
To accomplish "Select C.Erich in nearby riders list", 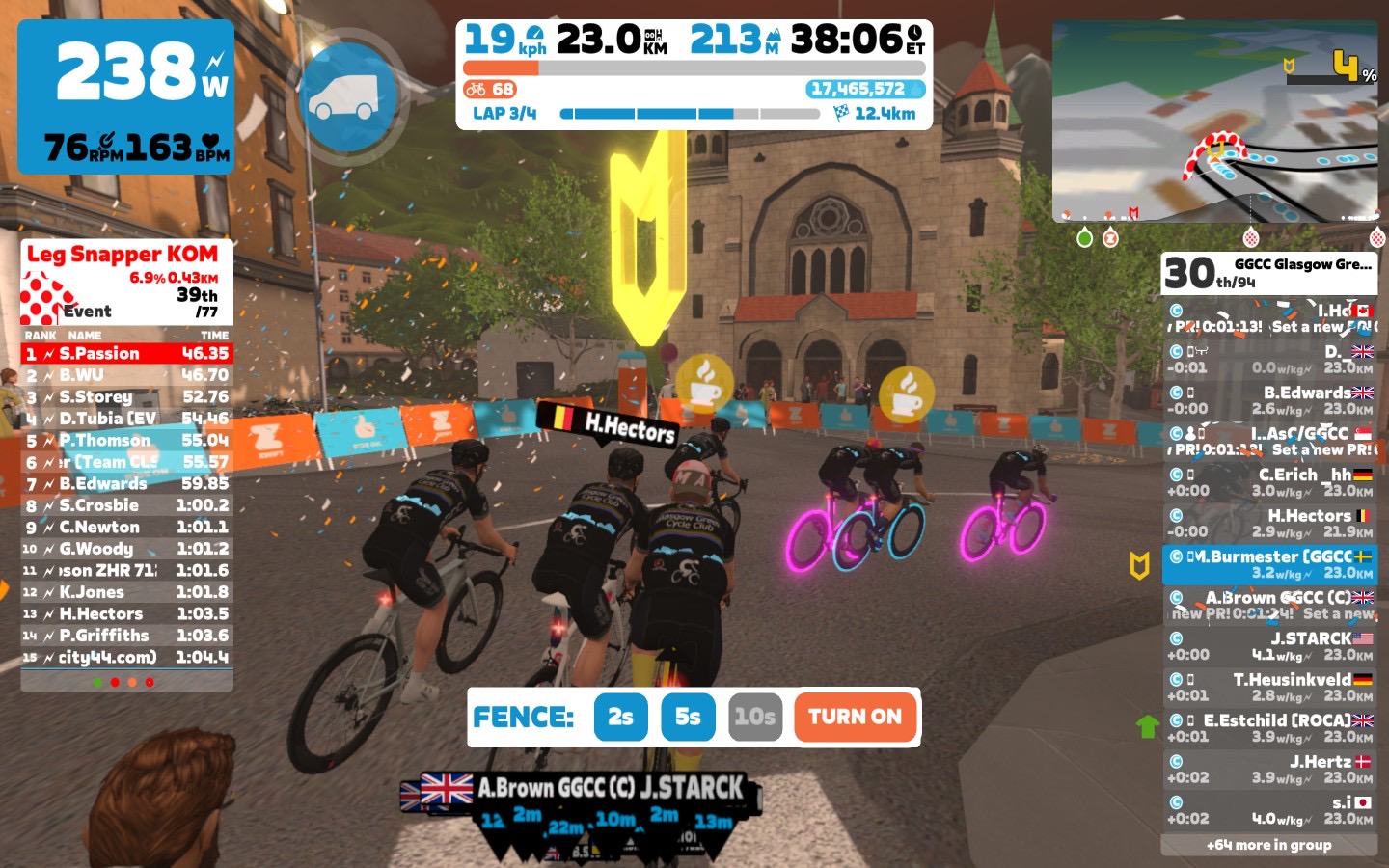I will 1269,482.
